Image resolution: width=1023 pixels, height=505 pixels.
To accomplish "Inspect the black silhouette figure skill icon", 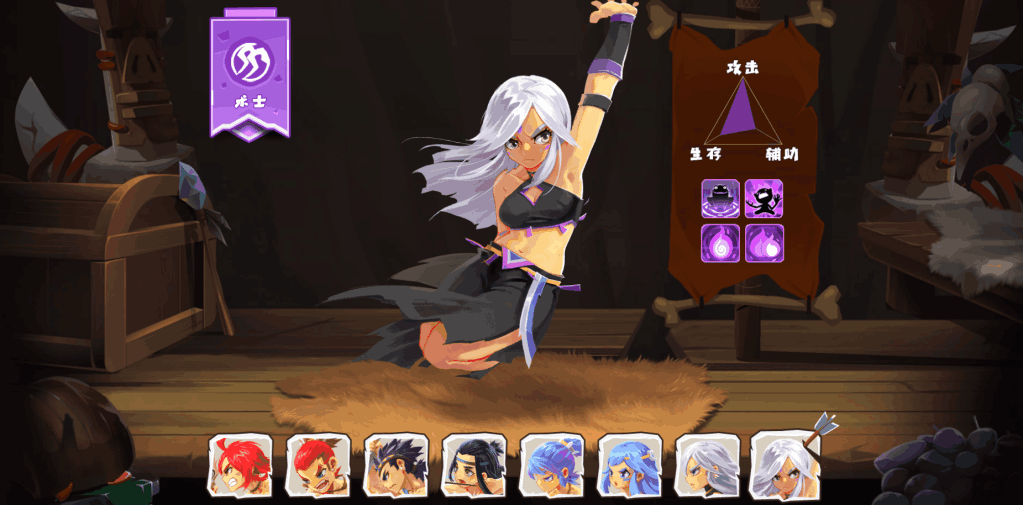I will tap(764, 199).
